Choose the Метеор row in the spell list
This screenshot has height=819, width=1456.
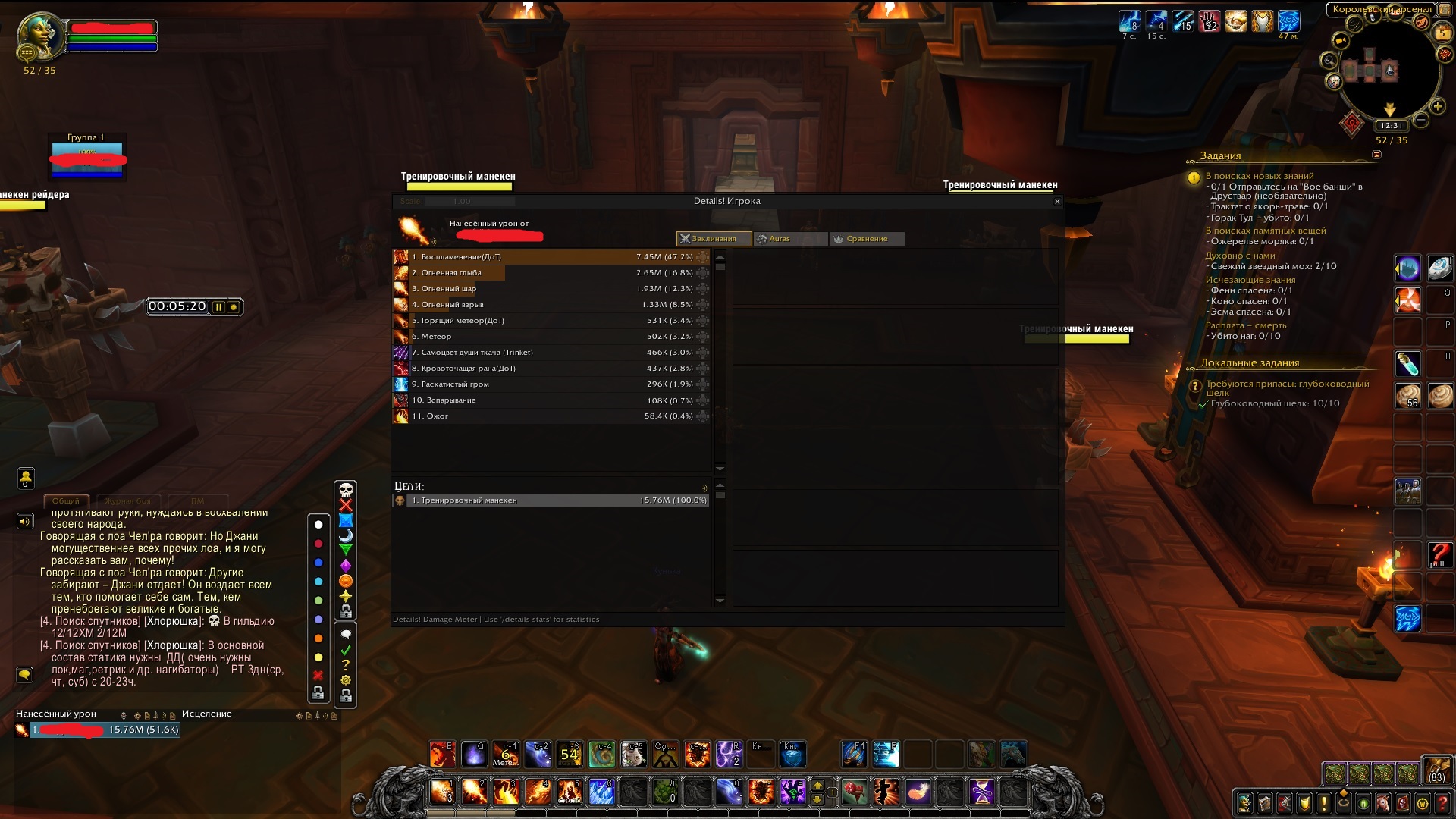[x=551, y=337]
